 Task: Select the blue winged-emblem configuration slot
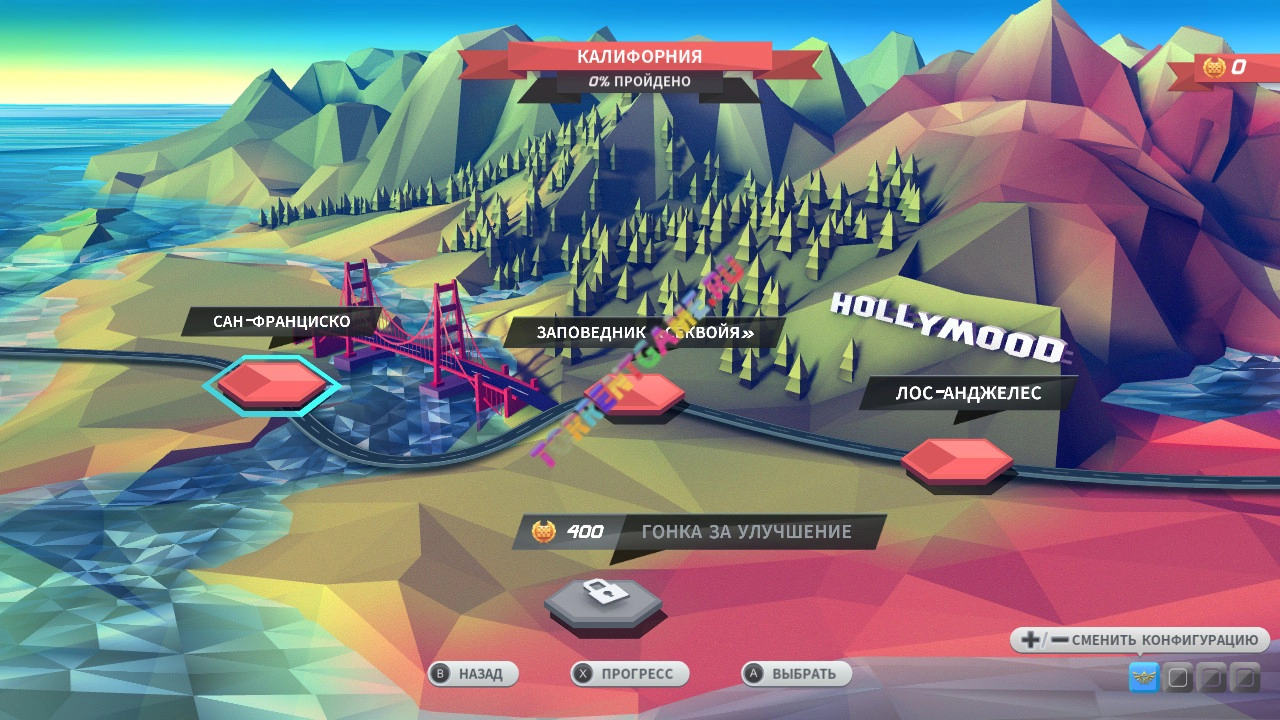pos(1144,678)
